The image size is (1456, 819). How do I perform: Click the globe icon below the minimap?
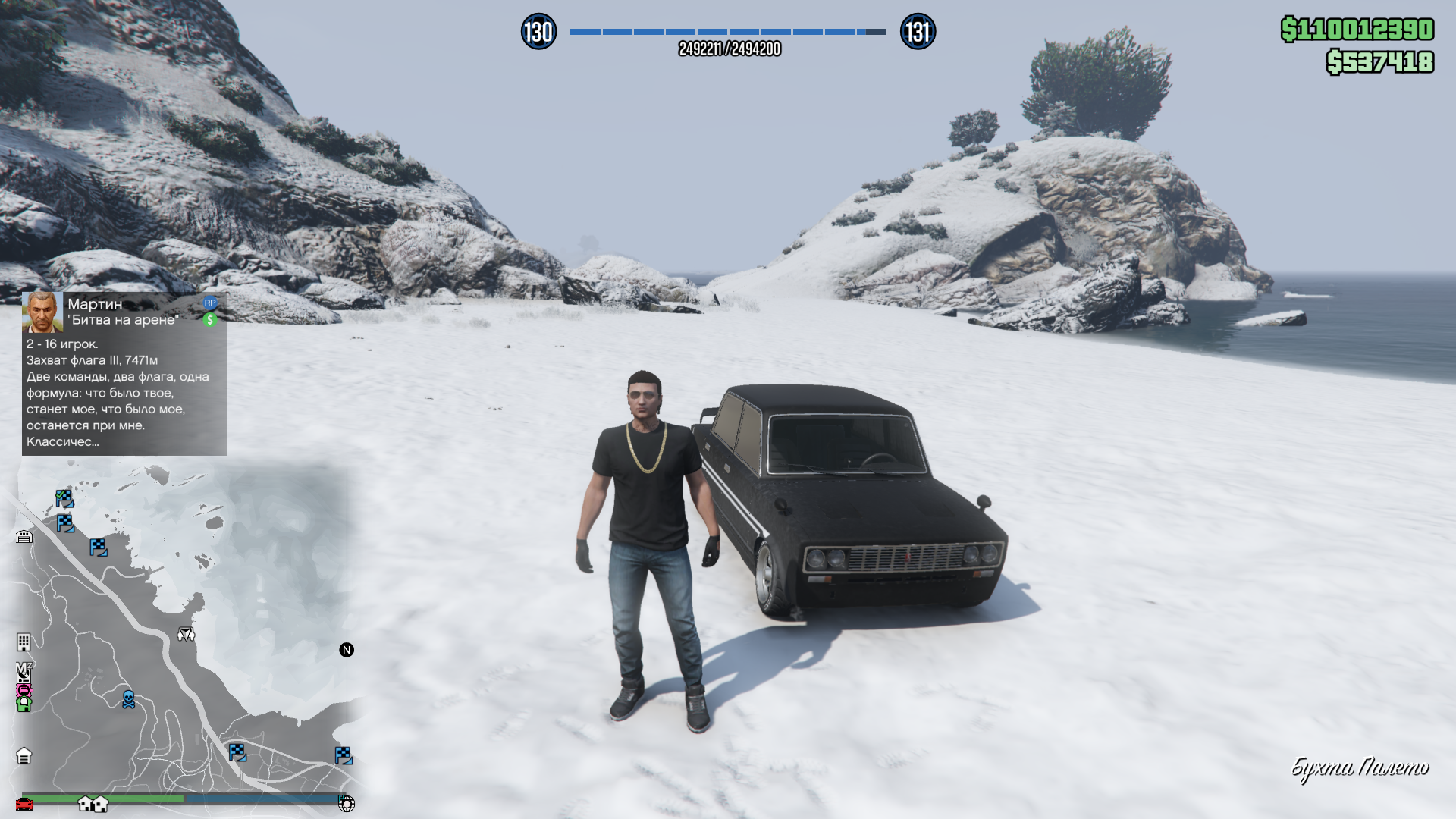(x=346, y=804)
